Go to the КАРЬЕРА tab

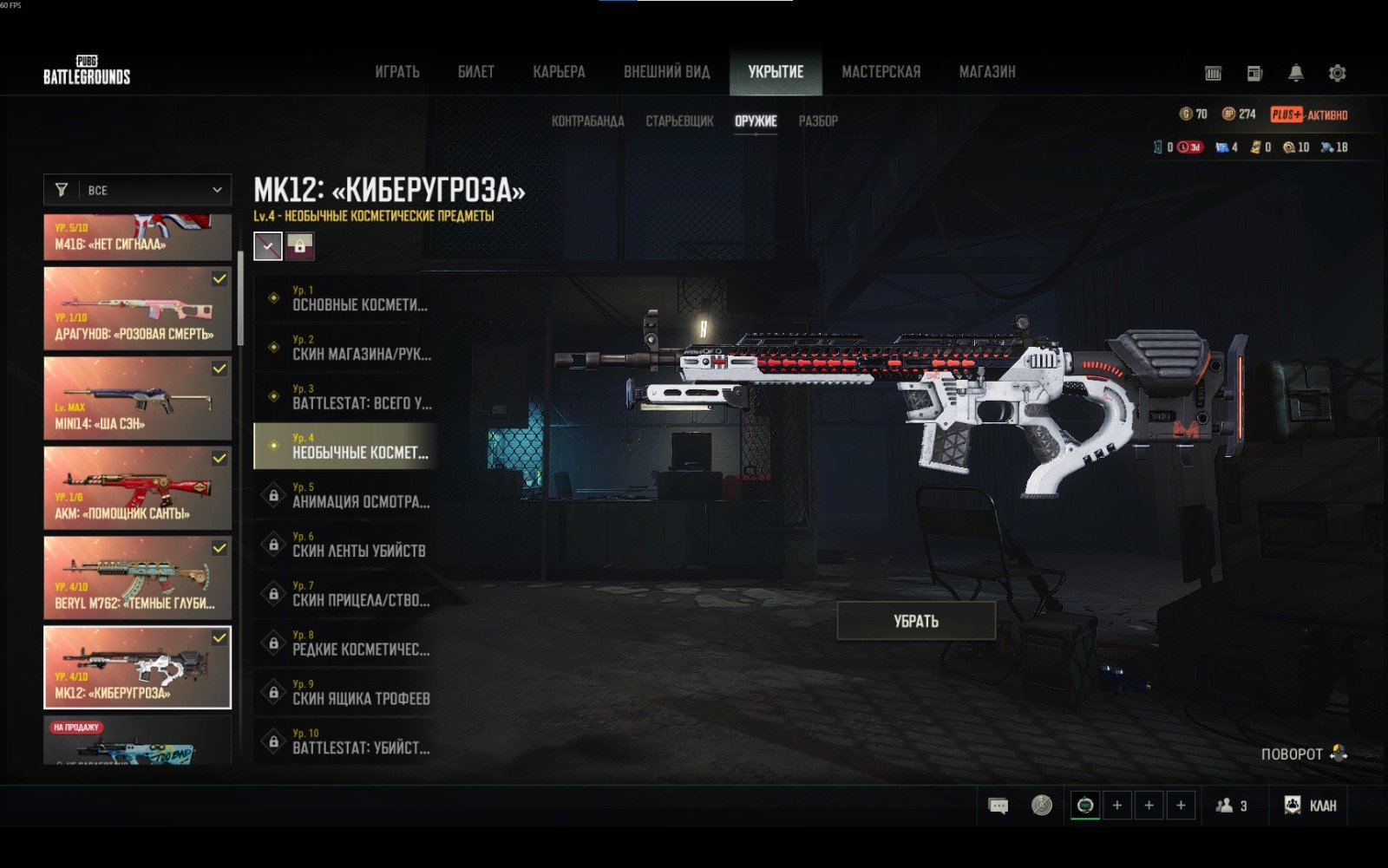point(559,72)
